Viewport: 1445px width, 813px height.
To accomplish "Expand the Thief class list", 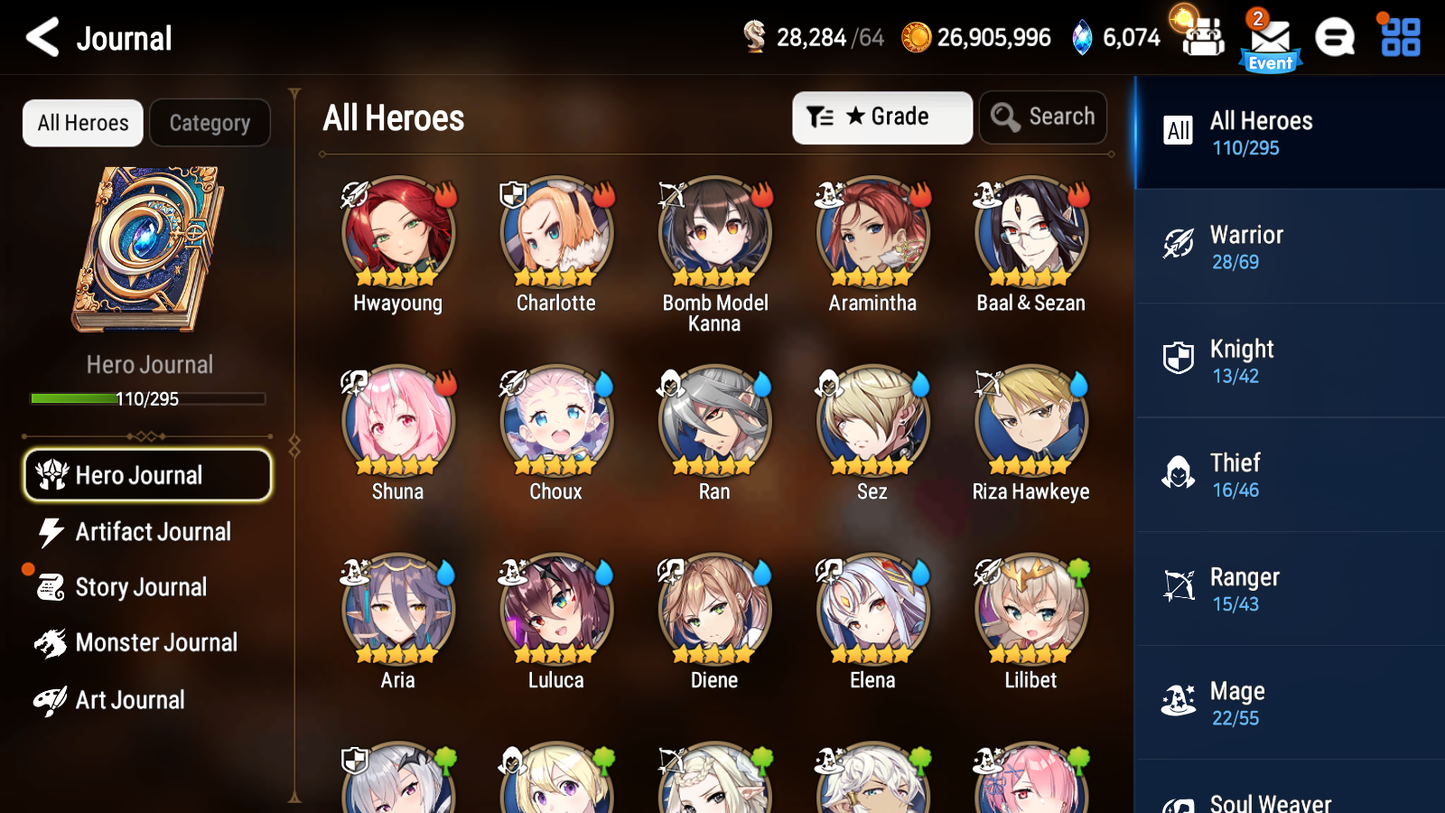I will pos(1289,474).
